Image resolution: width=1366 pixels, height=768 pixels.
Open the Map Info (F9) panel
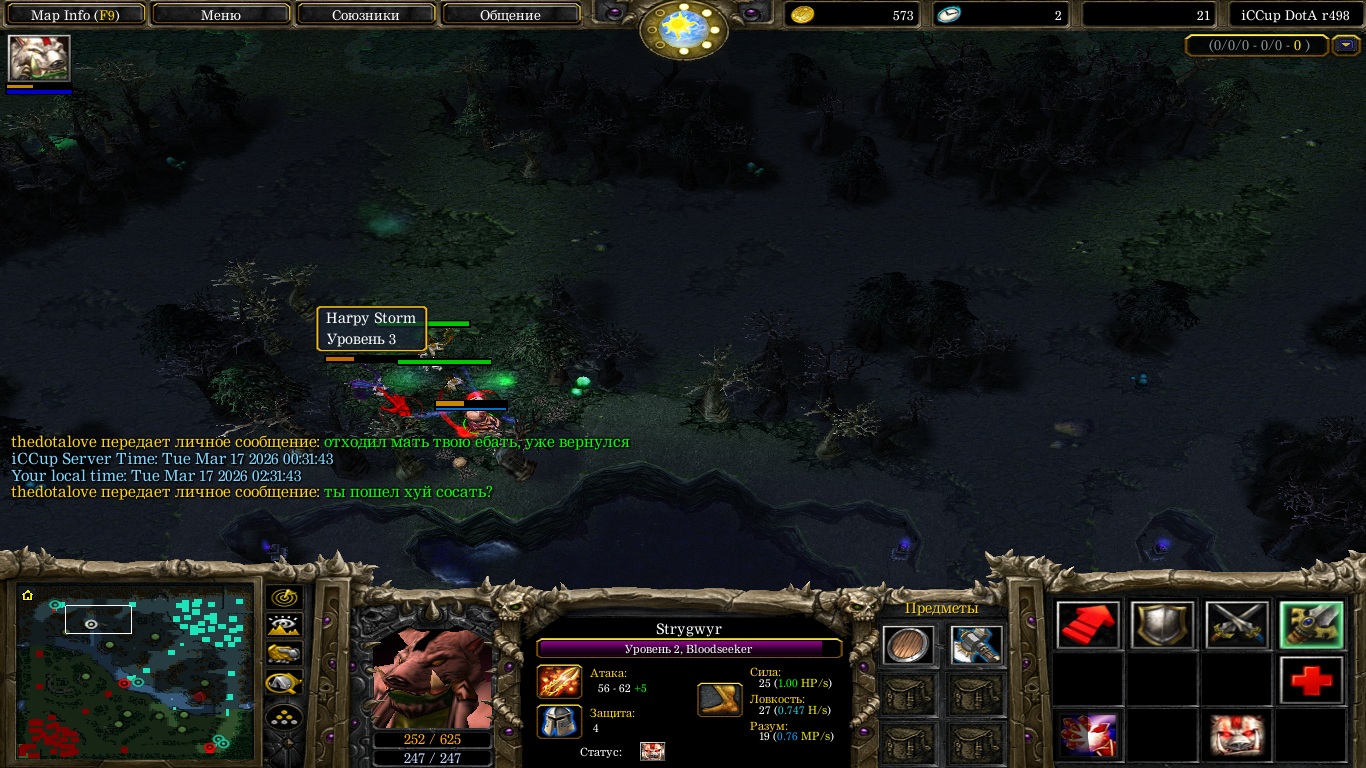tap(75, 15)
